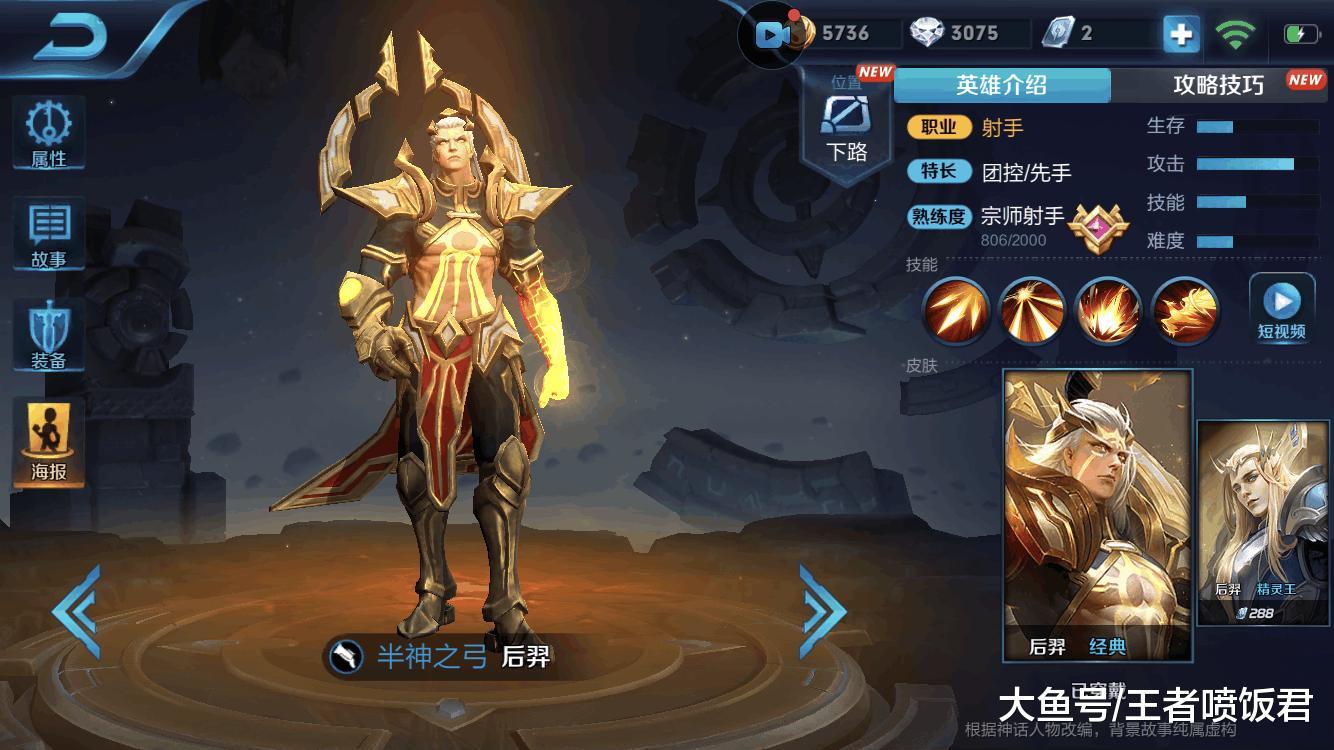Select the 英雄介绍 tab

click(x=1001, y=85)
